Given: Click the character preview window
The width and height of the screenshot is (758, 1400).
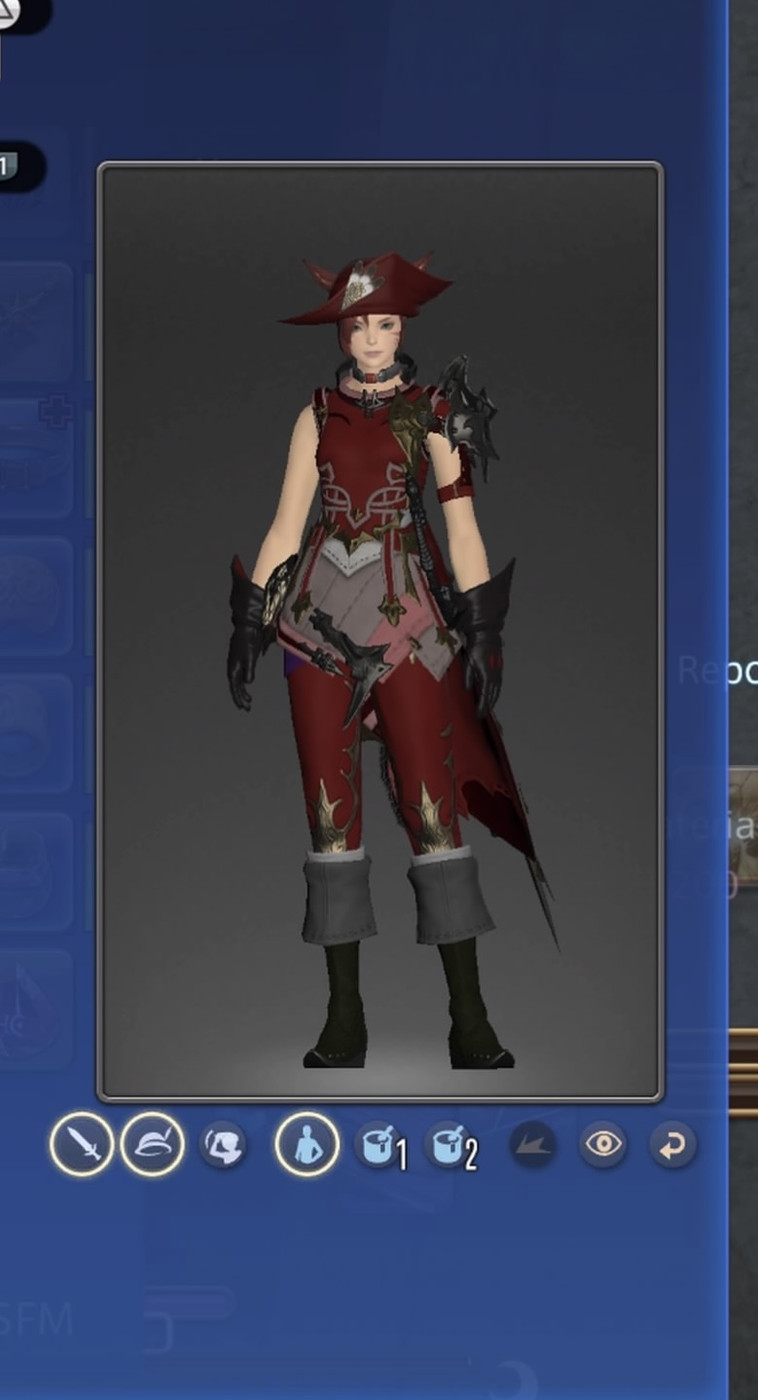Looking at the screenshot, I should pyautogui.click(x=380, y=630).
